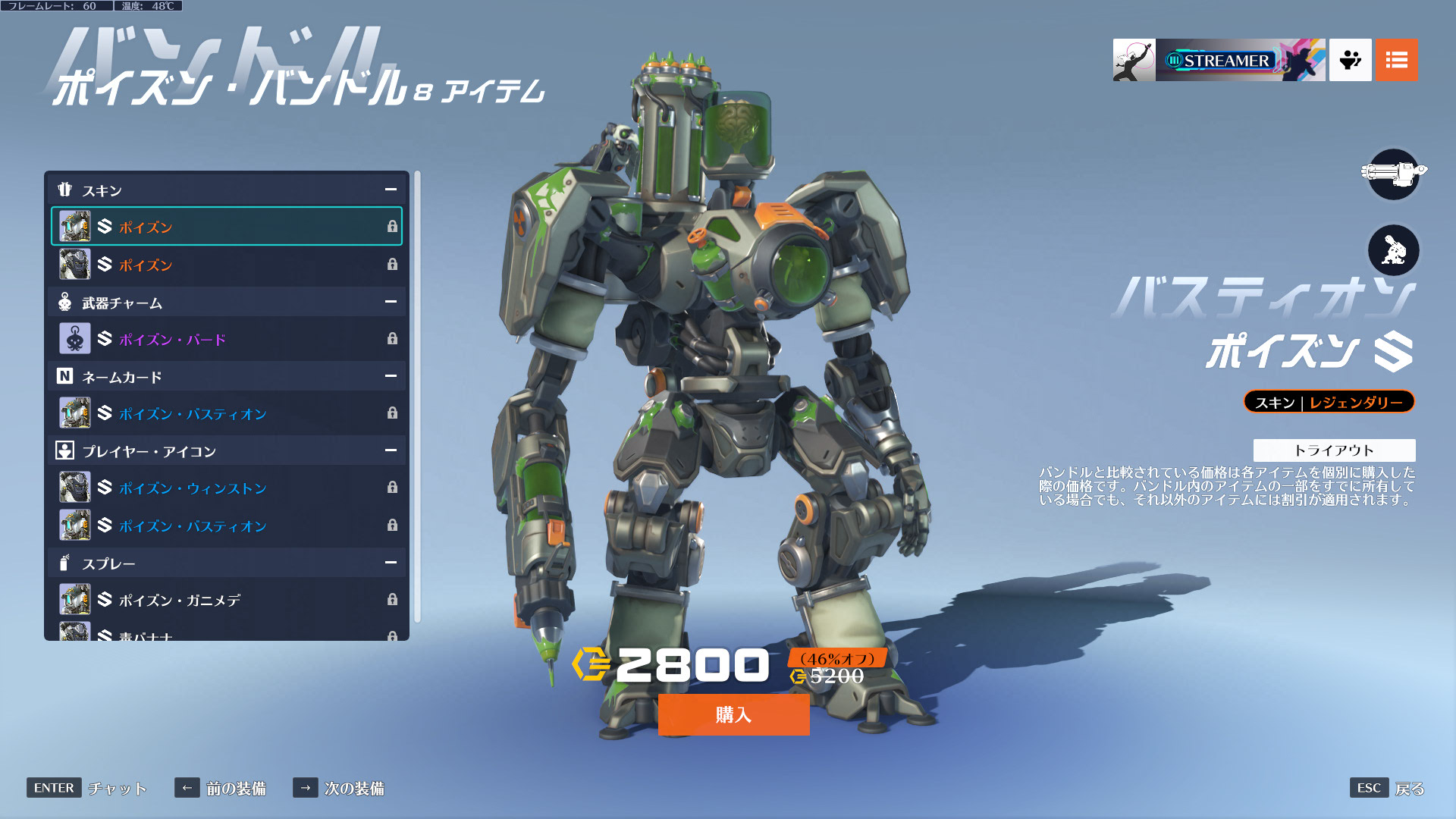1456x819 pixels.
Task: Open the orange item list icon
Action: coord(1396,60)
